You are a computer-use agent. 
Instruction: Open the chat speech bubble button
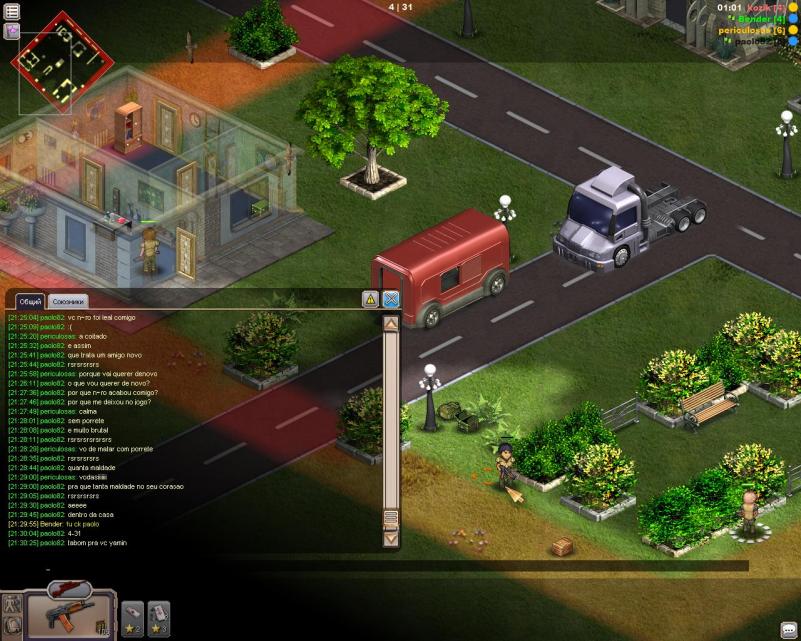[x=788, y=629]
